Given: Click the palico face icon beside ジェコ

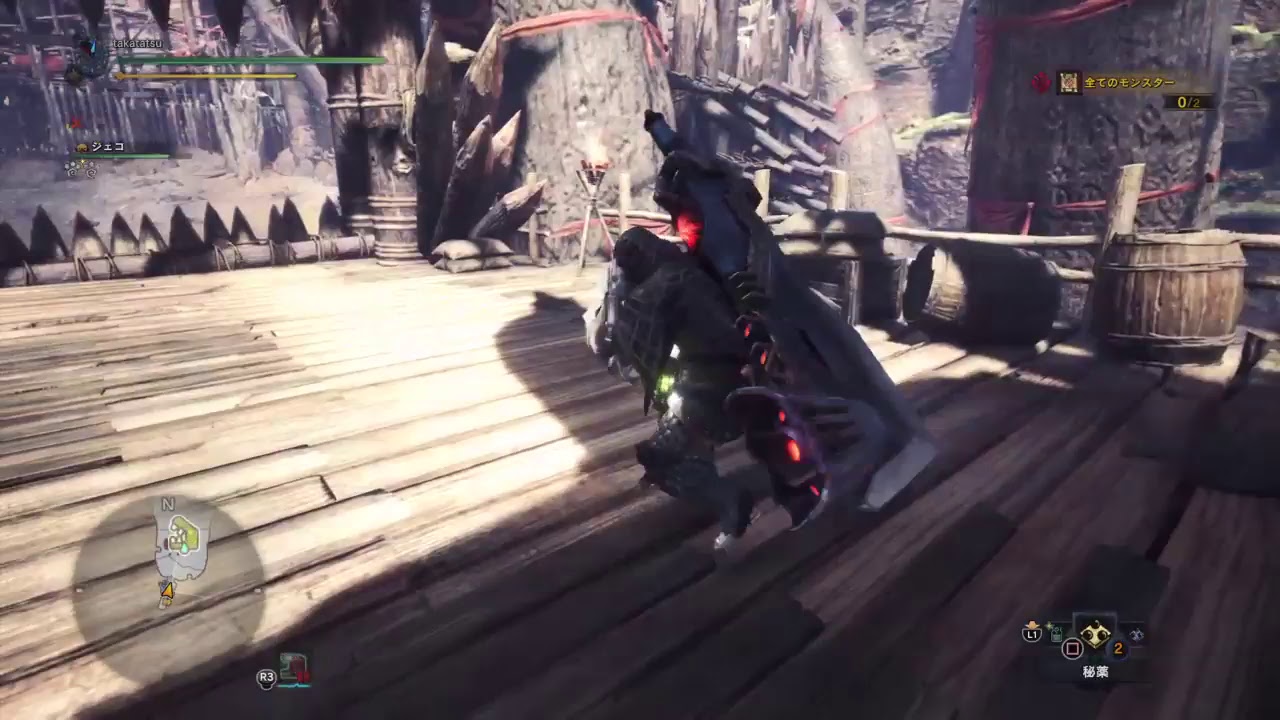Looking at the screenshot, I should [x=83, y=147].
